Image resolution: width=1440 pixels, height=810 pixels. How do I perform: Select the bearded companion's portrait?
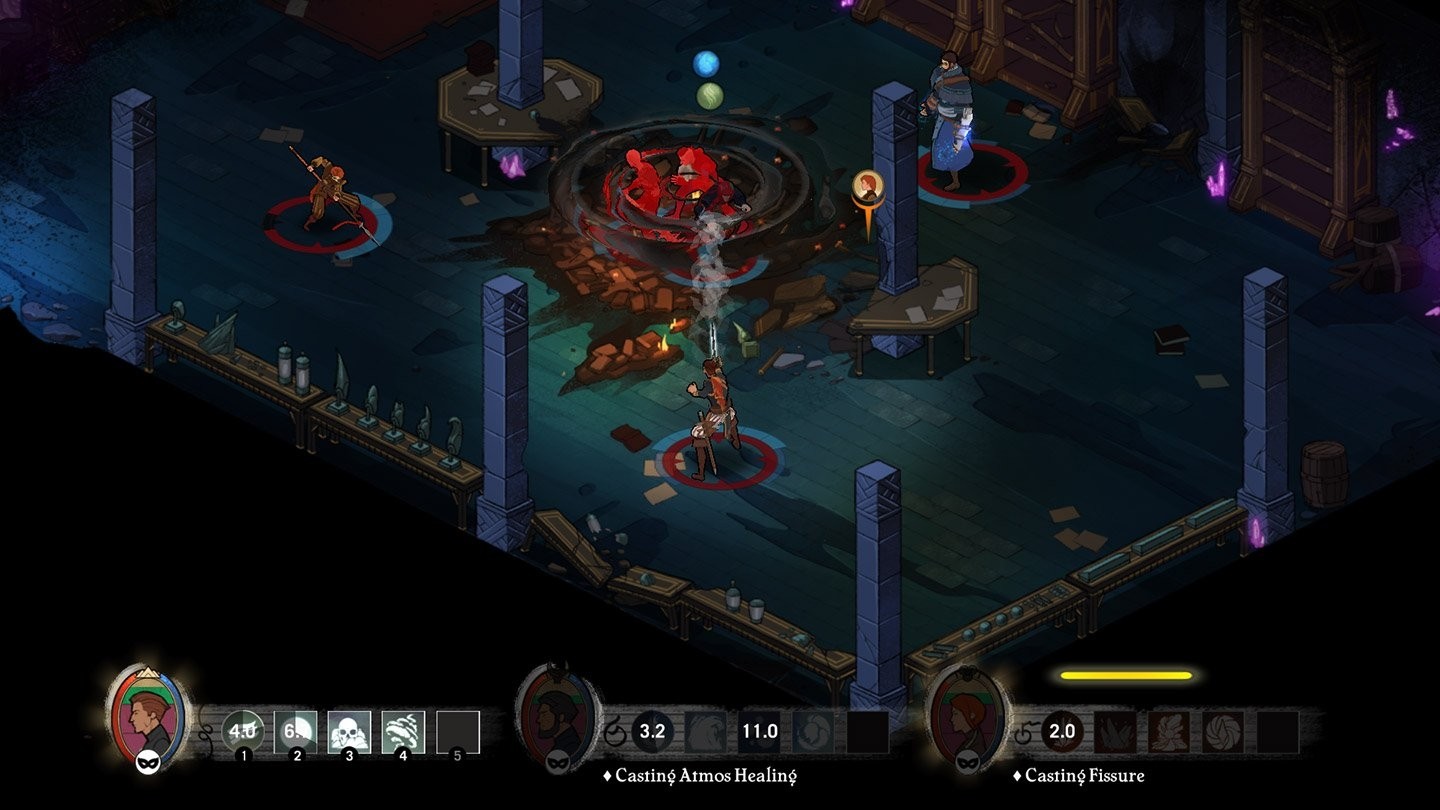click(552, 720)
